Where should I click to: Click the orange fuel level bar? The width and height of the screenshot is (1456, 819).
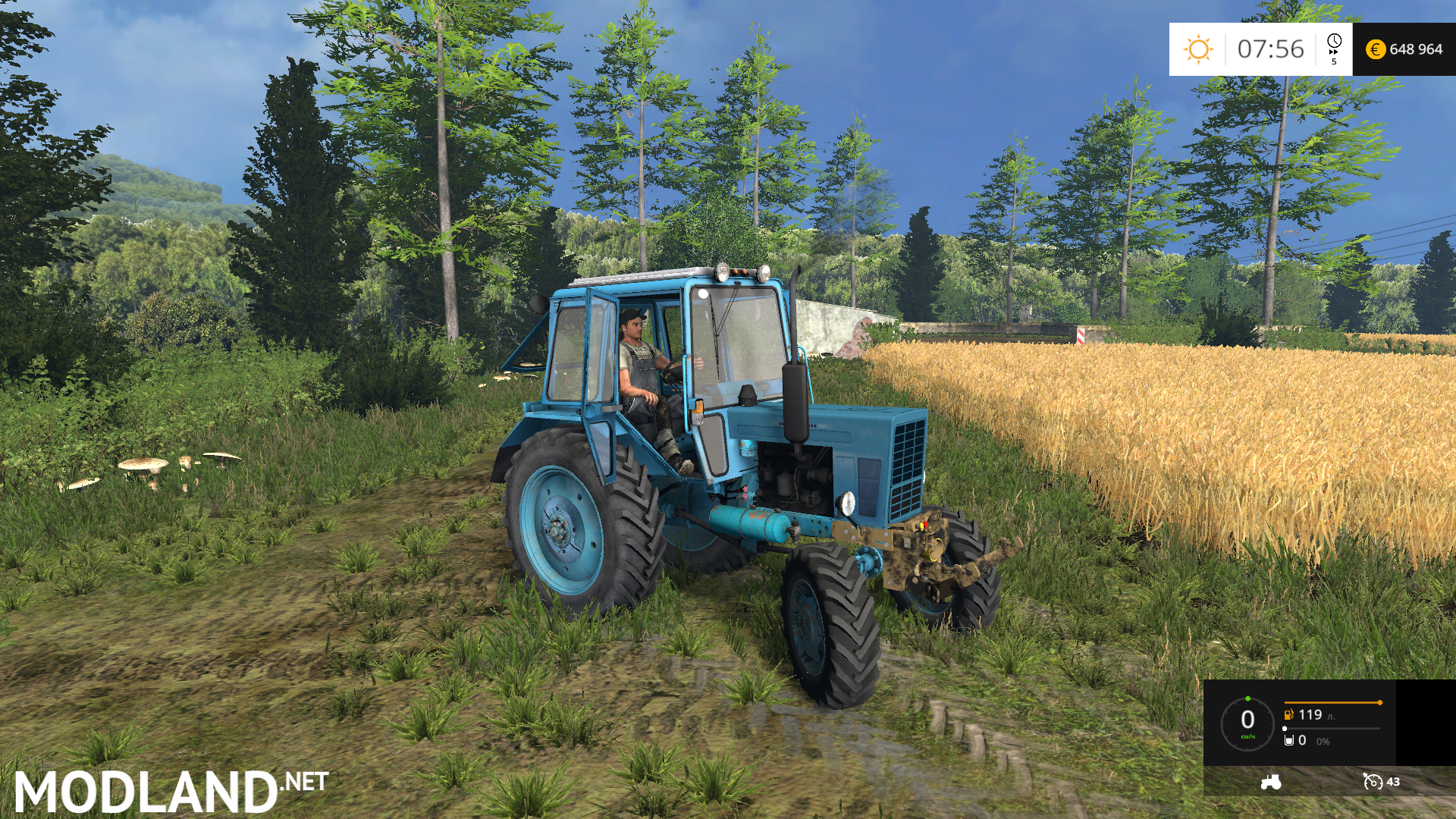pyautogui.click(x=1332, y=701)
